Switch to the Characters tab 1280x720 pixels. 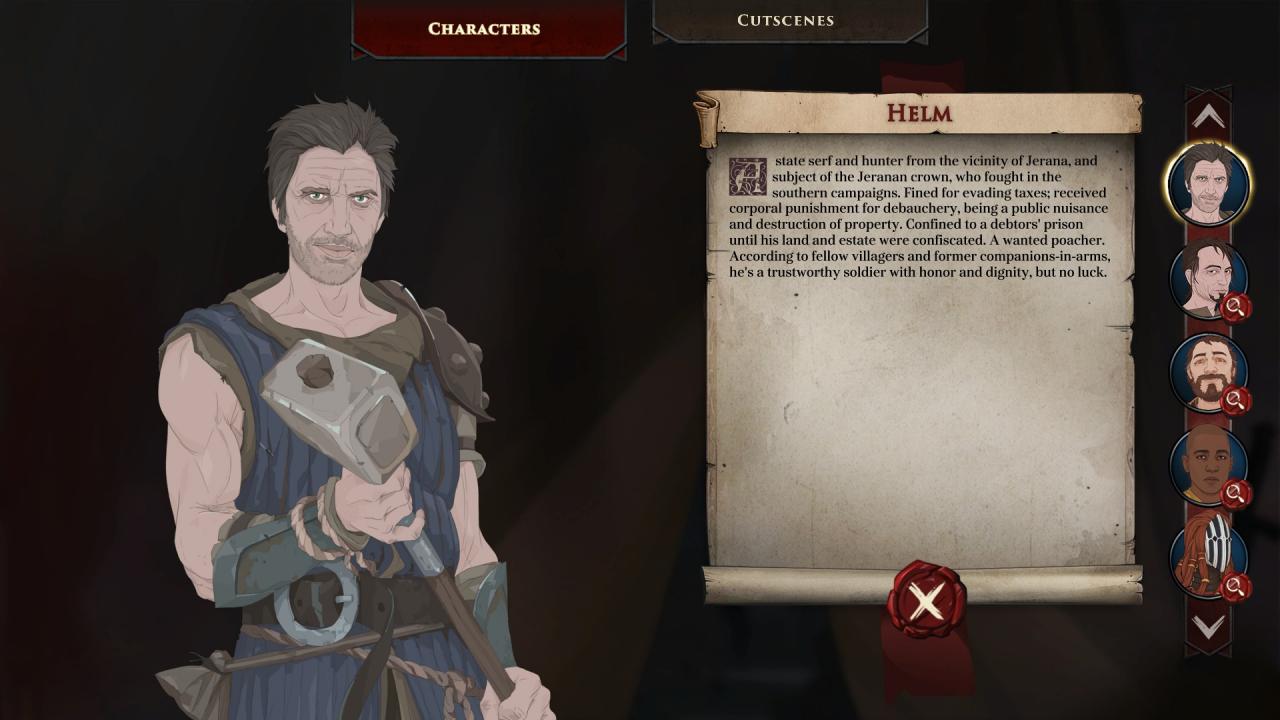[x=484, y=28]
